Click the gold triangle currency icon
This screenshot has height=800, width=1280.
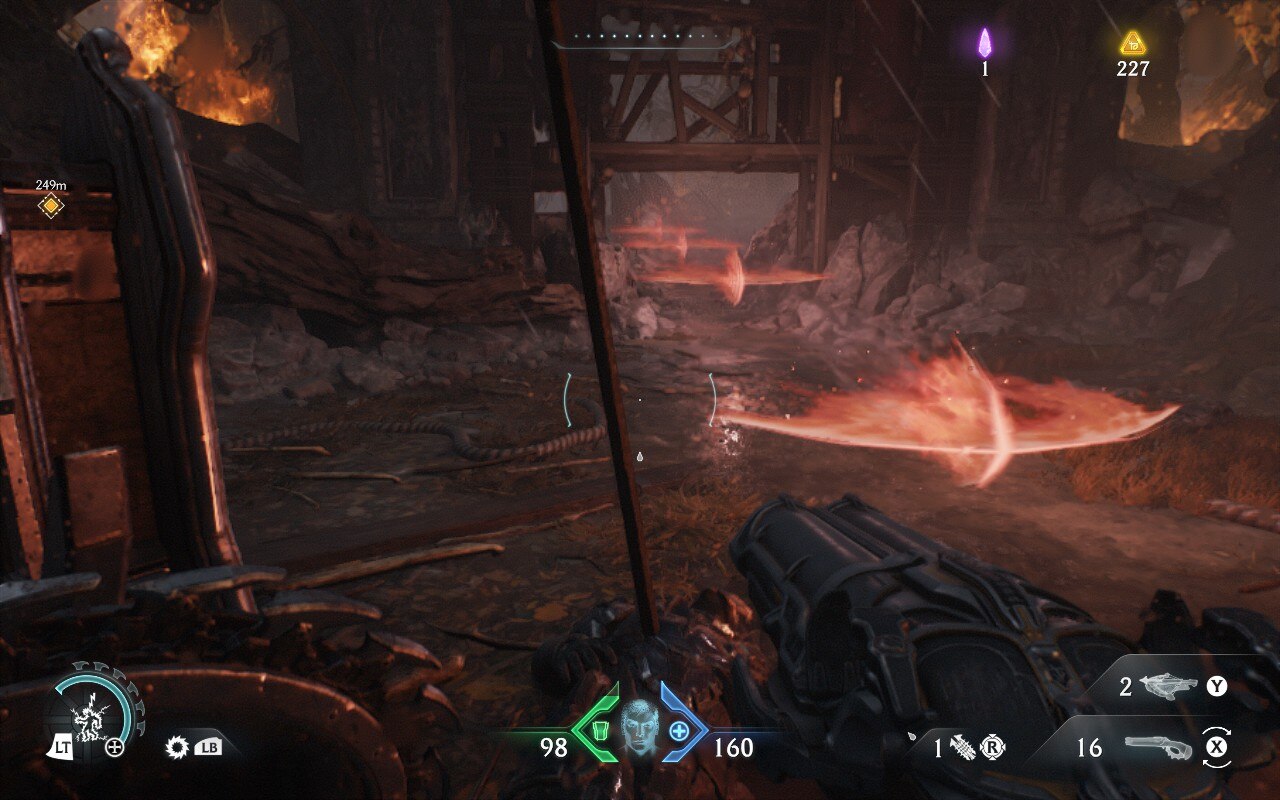click(1132, 42)
